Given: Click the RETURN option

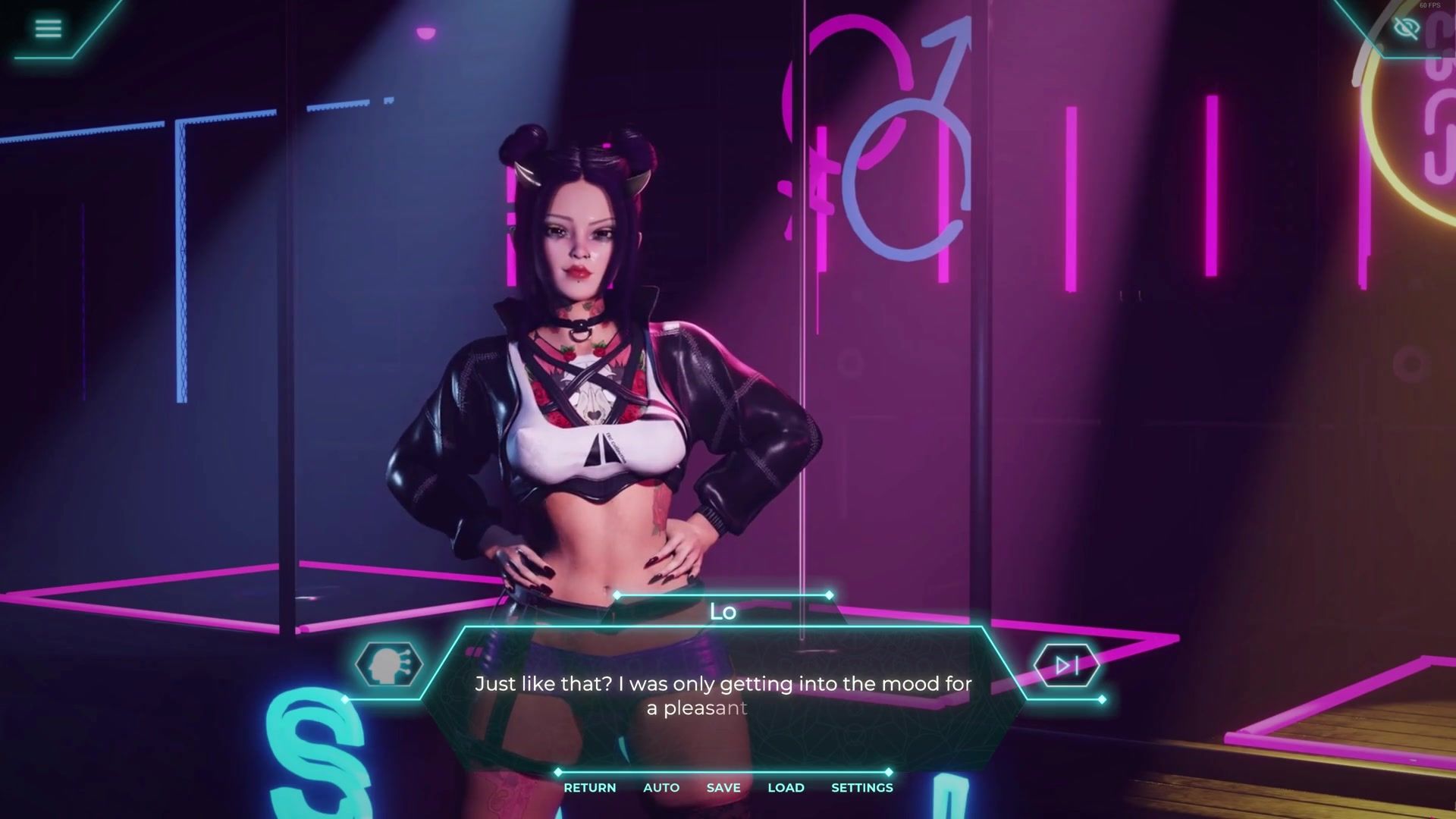Looking at the screenshot, I should (x=589, y=787).
